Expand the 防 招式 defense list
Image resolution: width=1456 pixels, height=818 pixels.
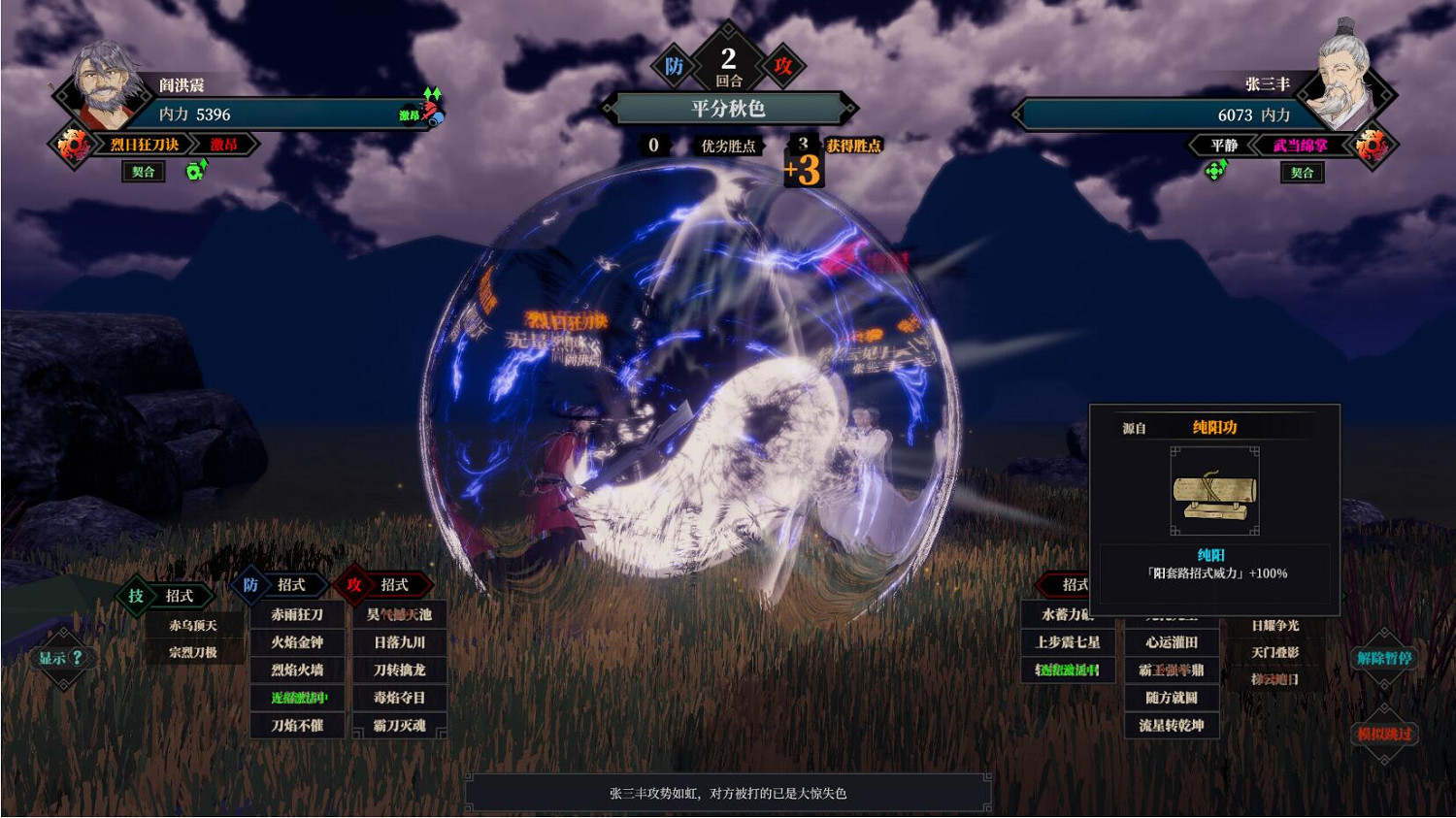point(277,585)
